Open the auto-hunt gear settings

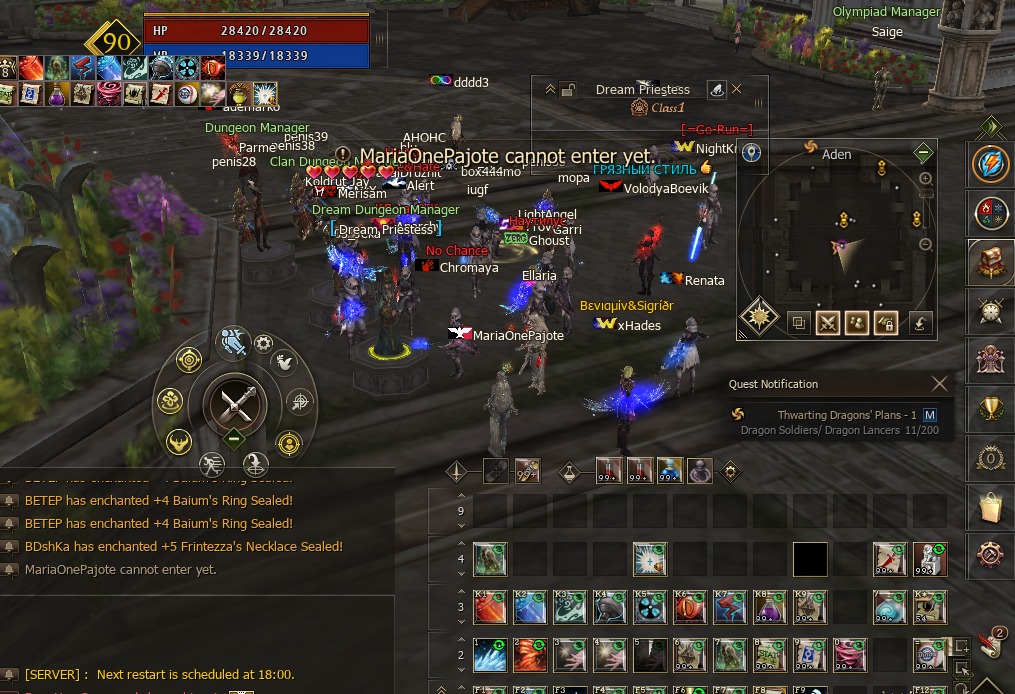click(x=263, y=344)
